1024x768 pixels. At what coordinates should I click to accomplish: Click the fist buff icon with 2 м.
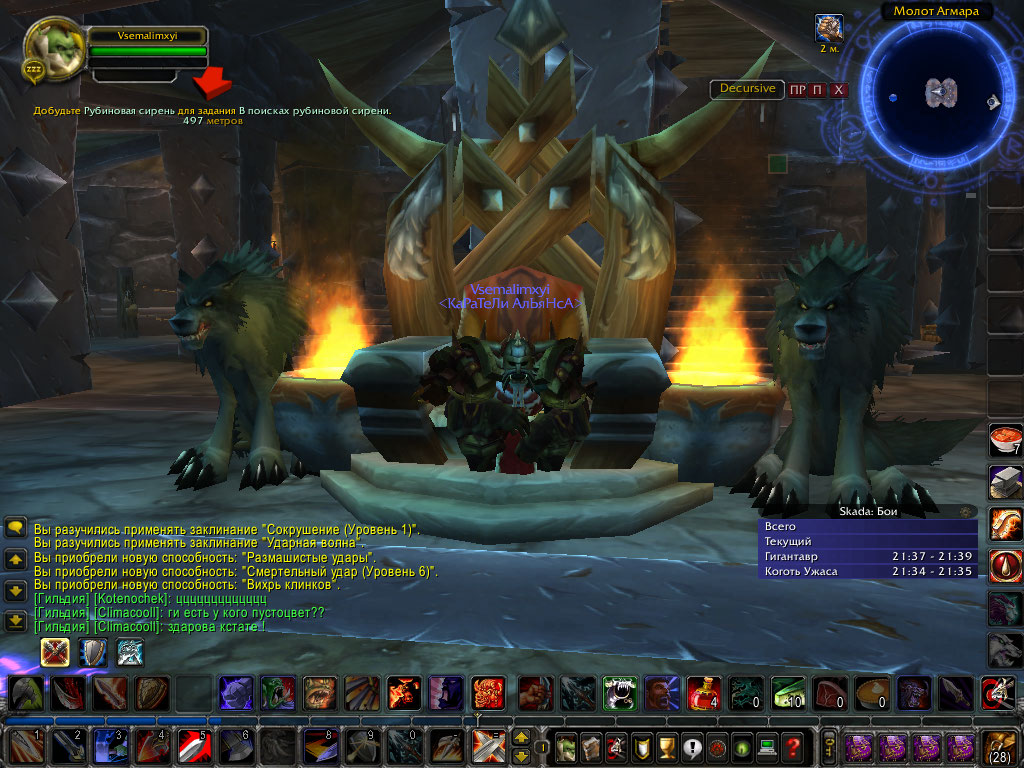click(x=828, y=29)
